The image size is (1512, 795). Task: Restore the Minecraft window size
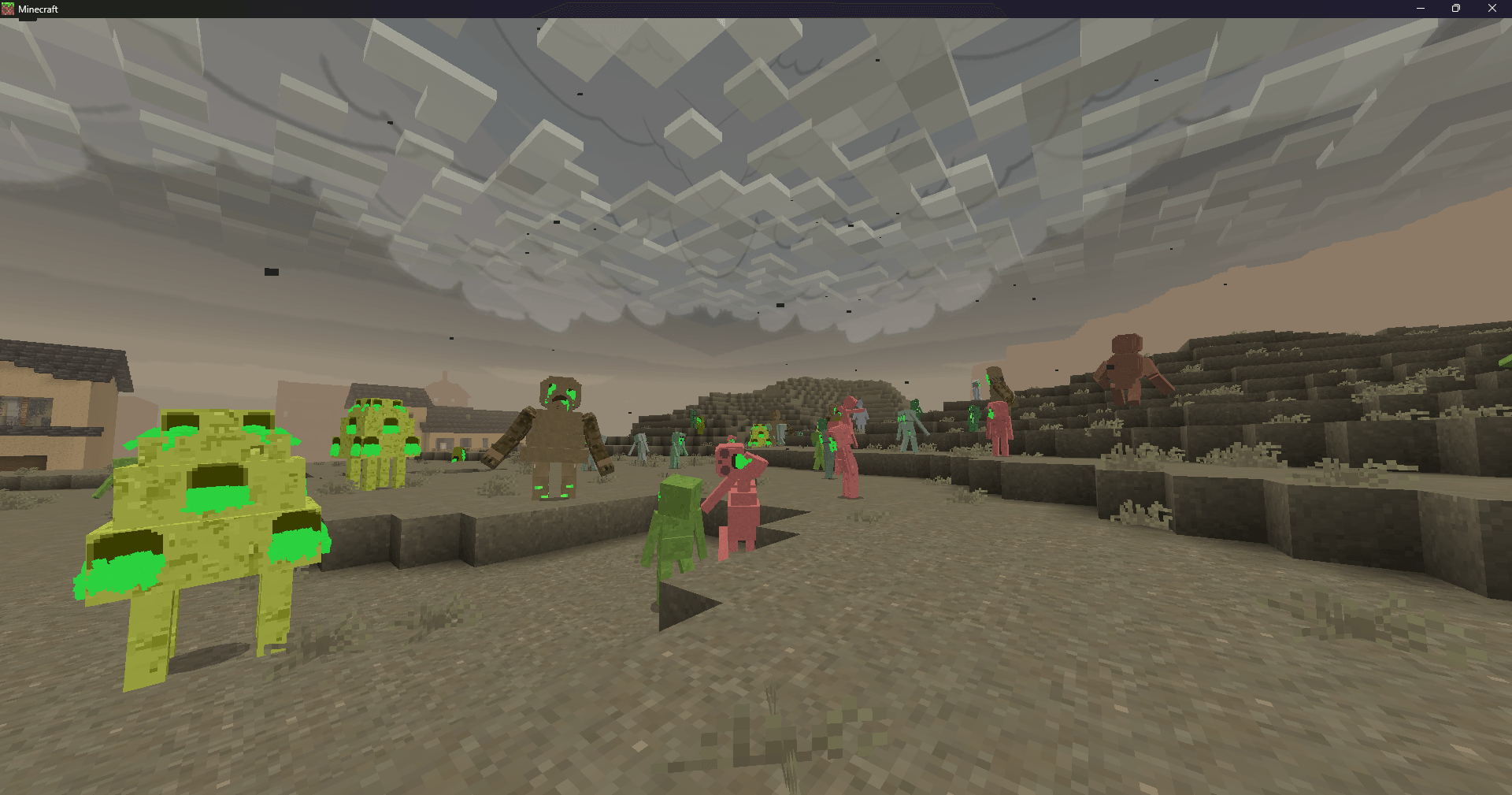click(x=1455, y=9)
